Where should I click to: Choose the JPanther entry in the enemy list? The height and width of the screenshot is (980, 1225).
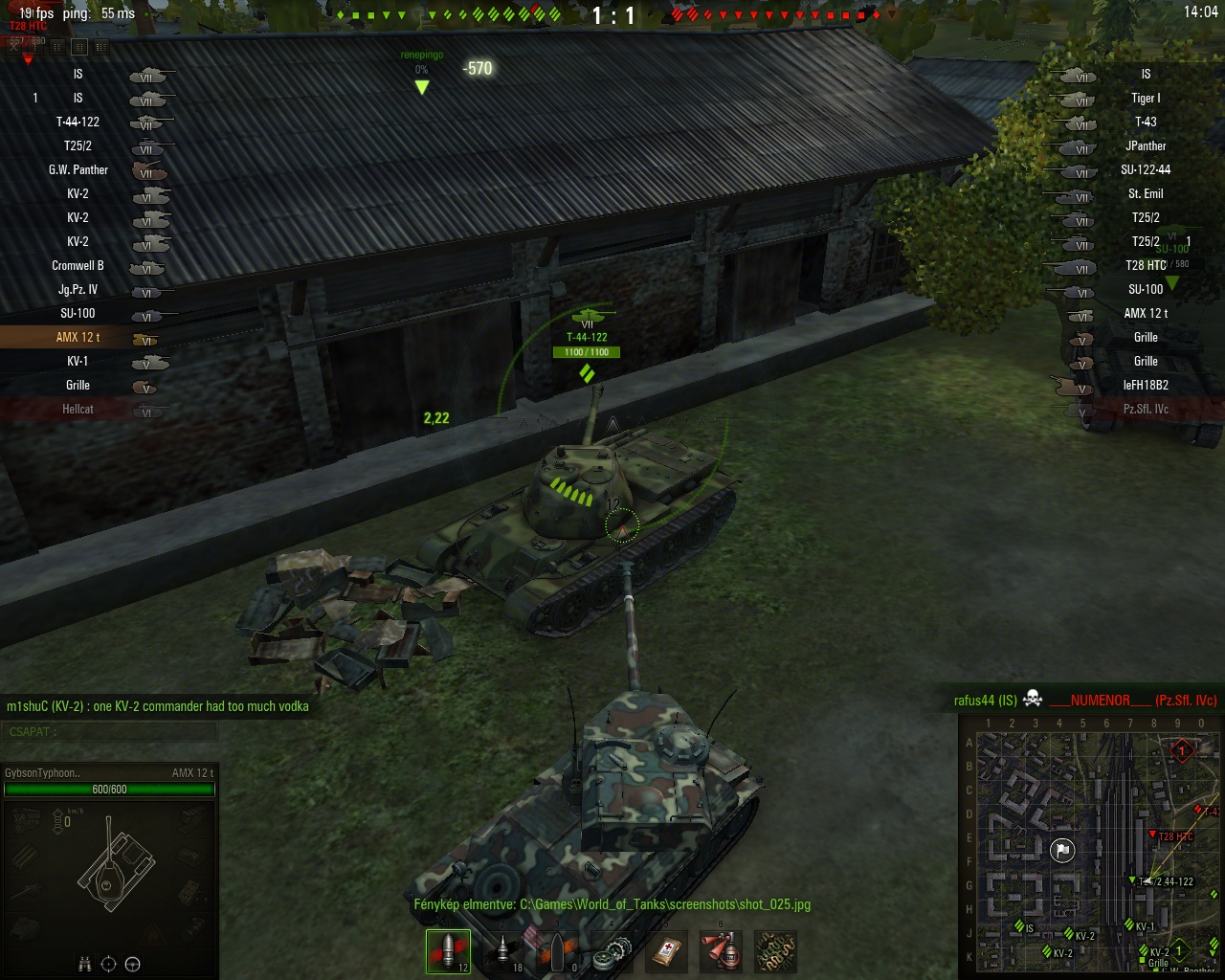tap(1146, 145)
